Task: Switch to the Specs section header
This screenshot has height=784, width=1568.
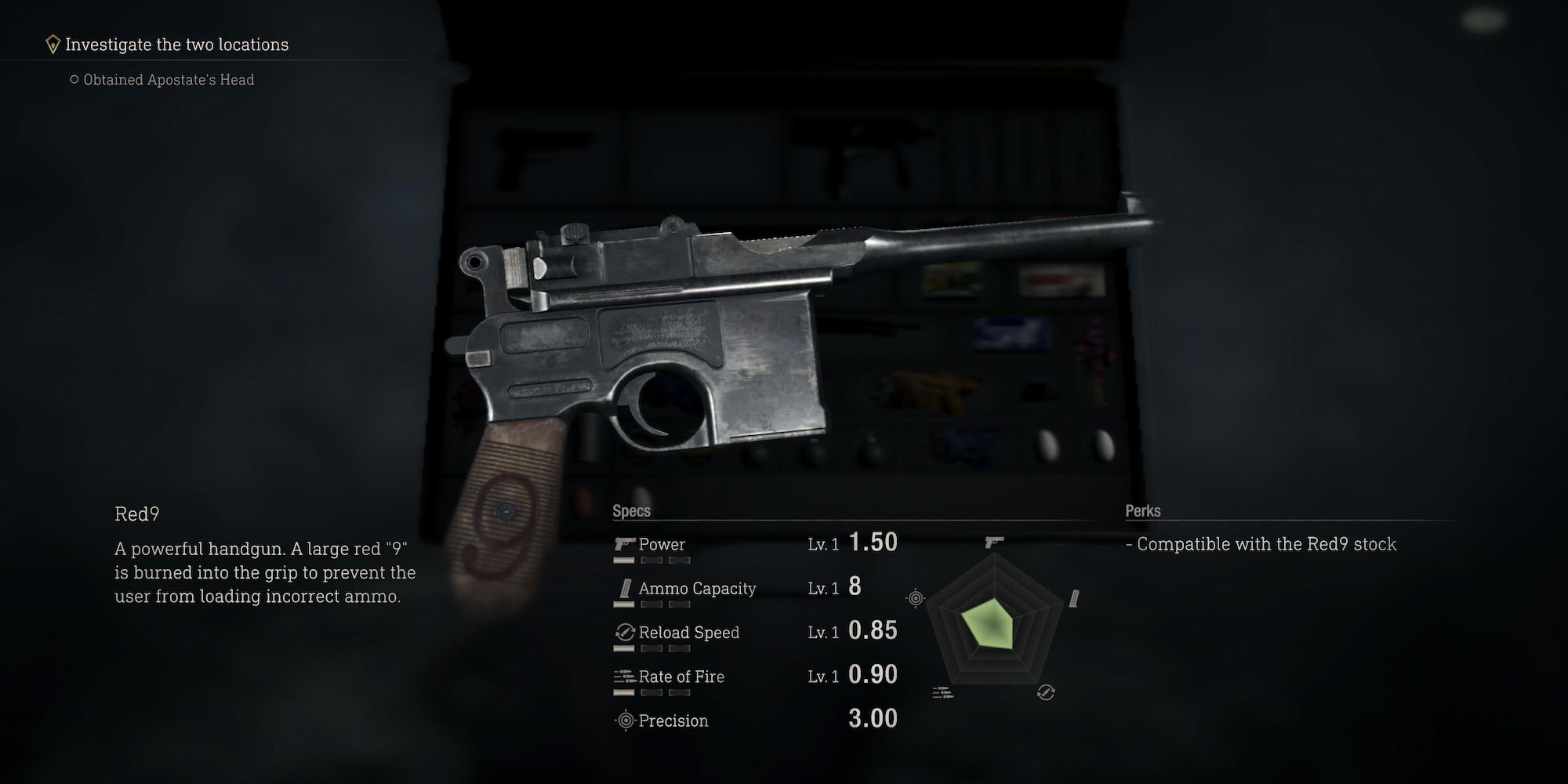Action: pos(631,510)
